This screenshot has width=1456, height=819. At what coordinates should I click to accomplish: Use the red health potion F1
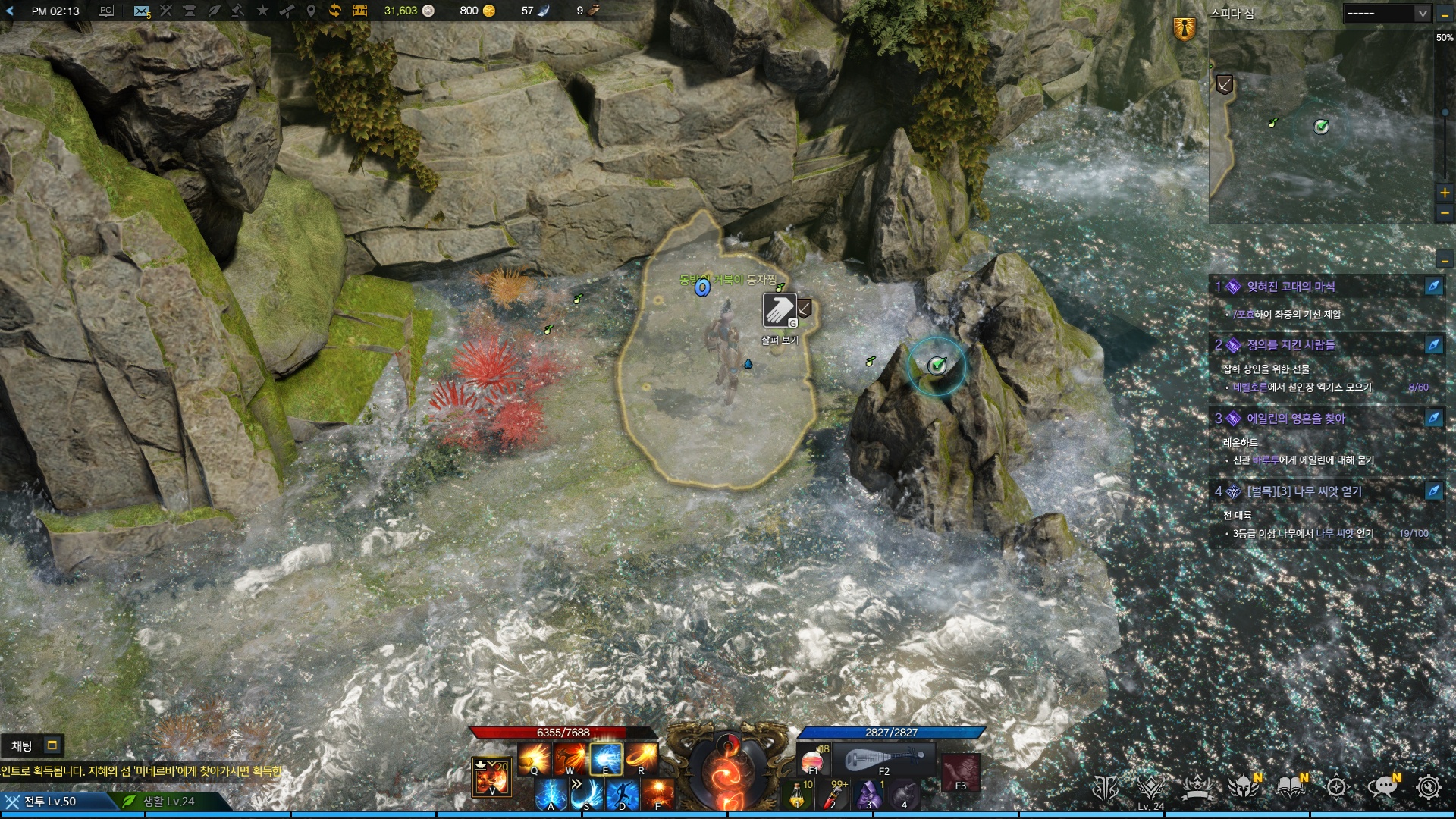pos(812,759)
